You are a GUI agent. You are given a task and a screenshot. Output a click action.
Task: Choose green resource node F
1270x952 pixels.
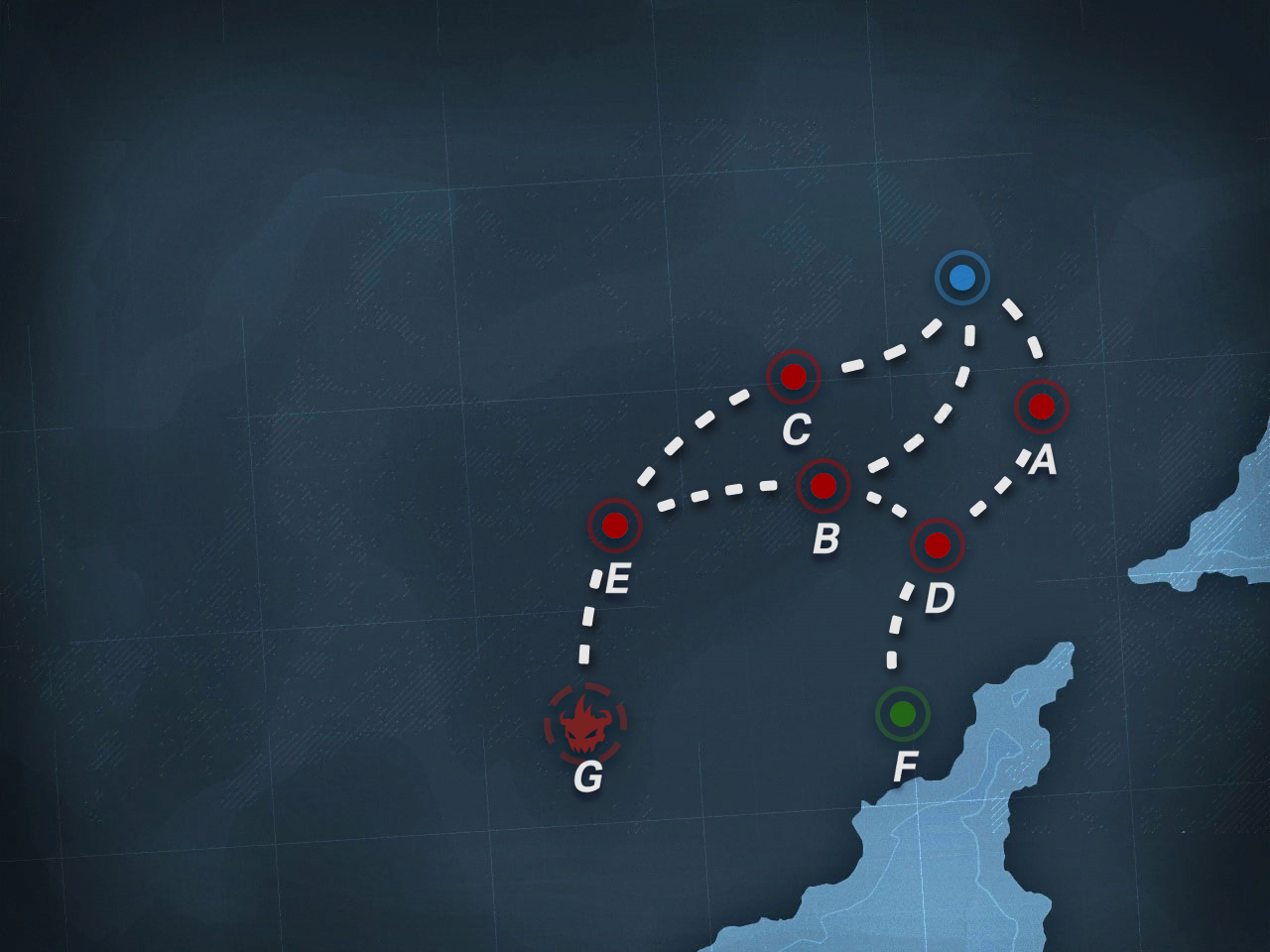click(902, 713)
